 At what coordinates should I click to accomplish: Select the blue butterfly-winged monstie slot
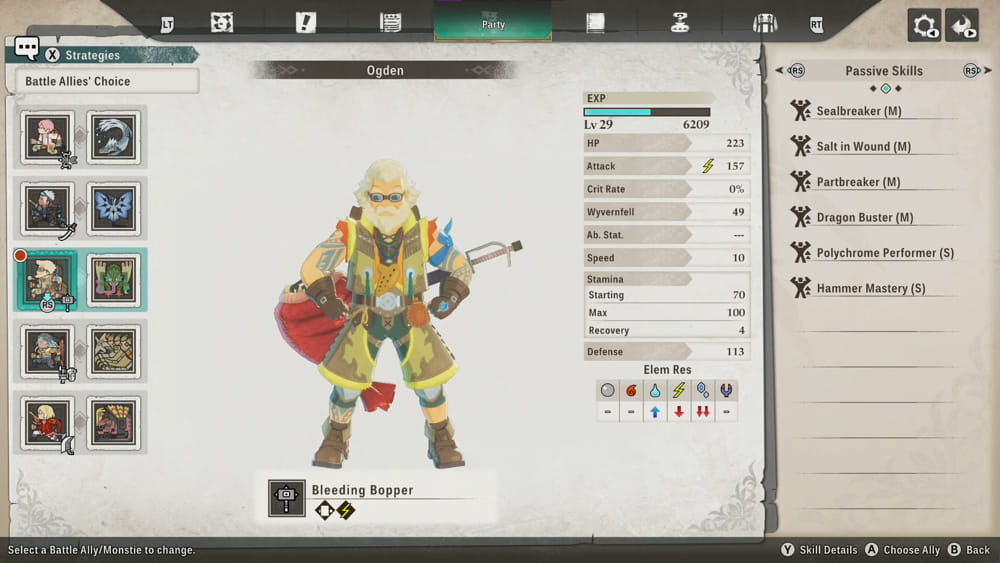coord(114,208)
